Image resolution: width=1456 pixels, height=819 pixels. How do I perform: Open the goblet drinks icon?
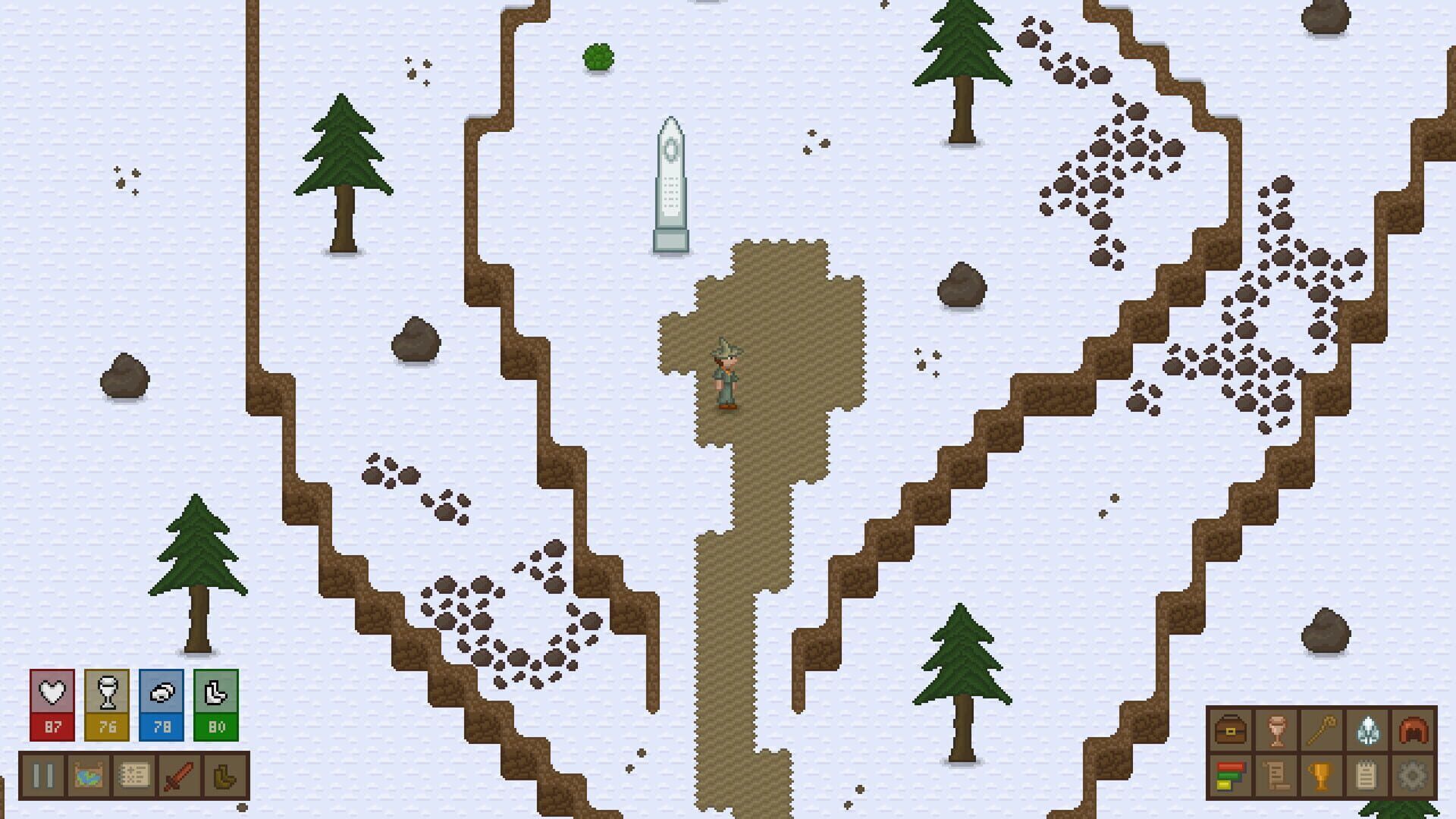1276,730
